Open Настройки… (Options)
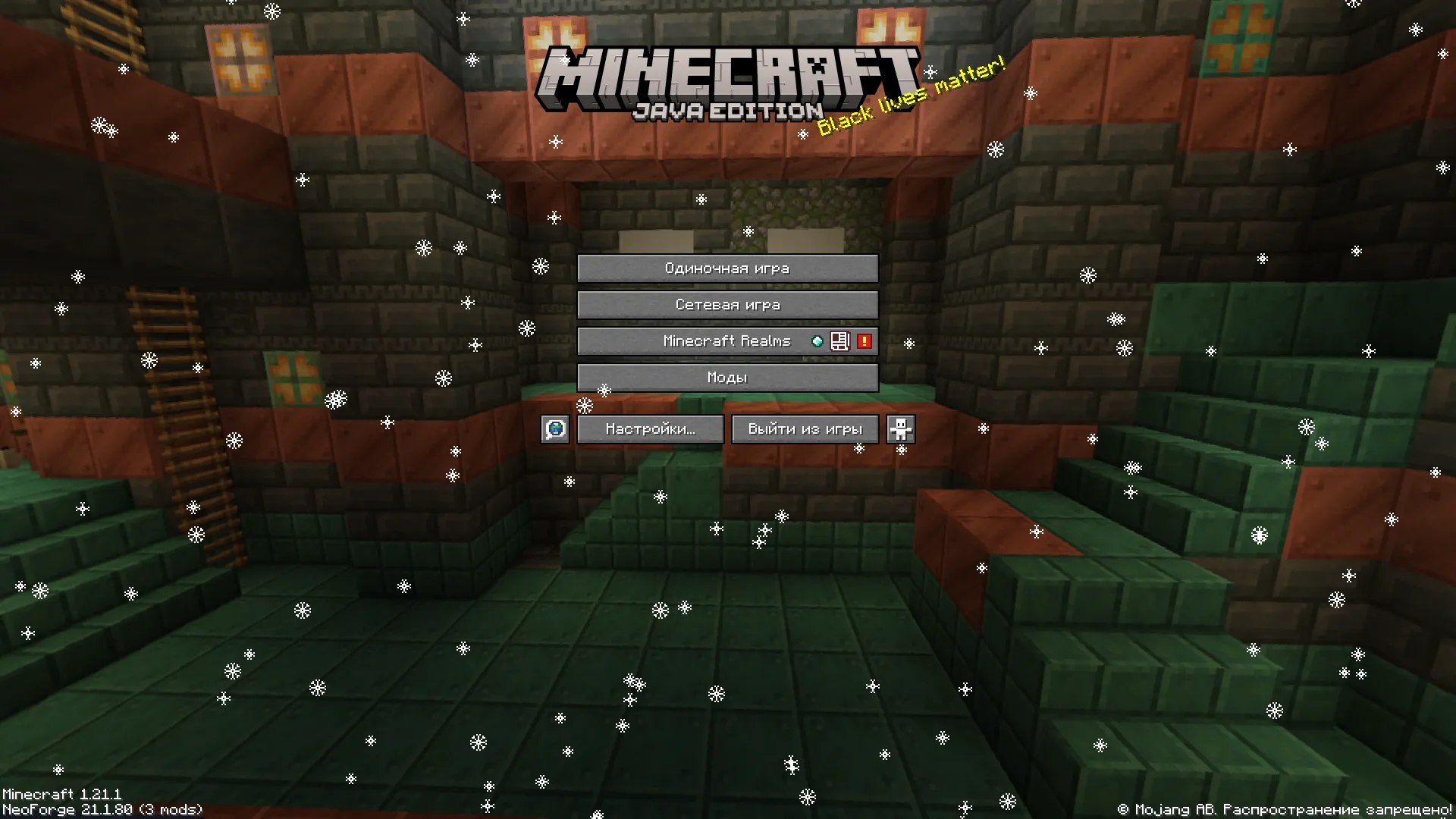This screenshot has height=819, width=1456. pyautogui.click(x=649, y=428)
